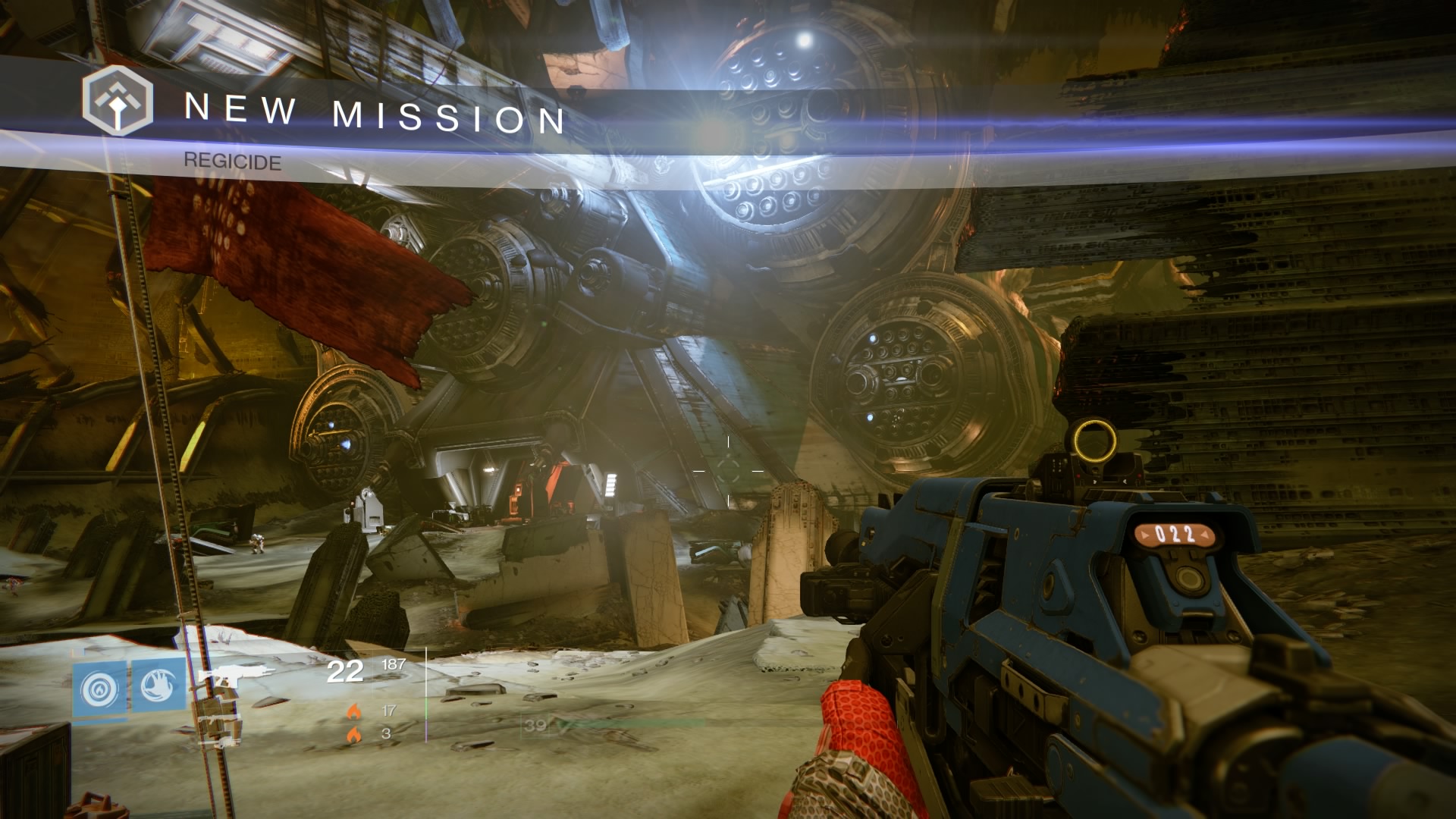Select the grenade ability icon
This screenshot has height=819, width=1456.
click(x=100, y=686)
